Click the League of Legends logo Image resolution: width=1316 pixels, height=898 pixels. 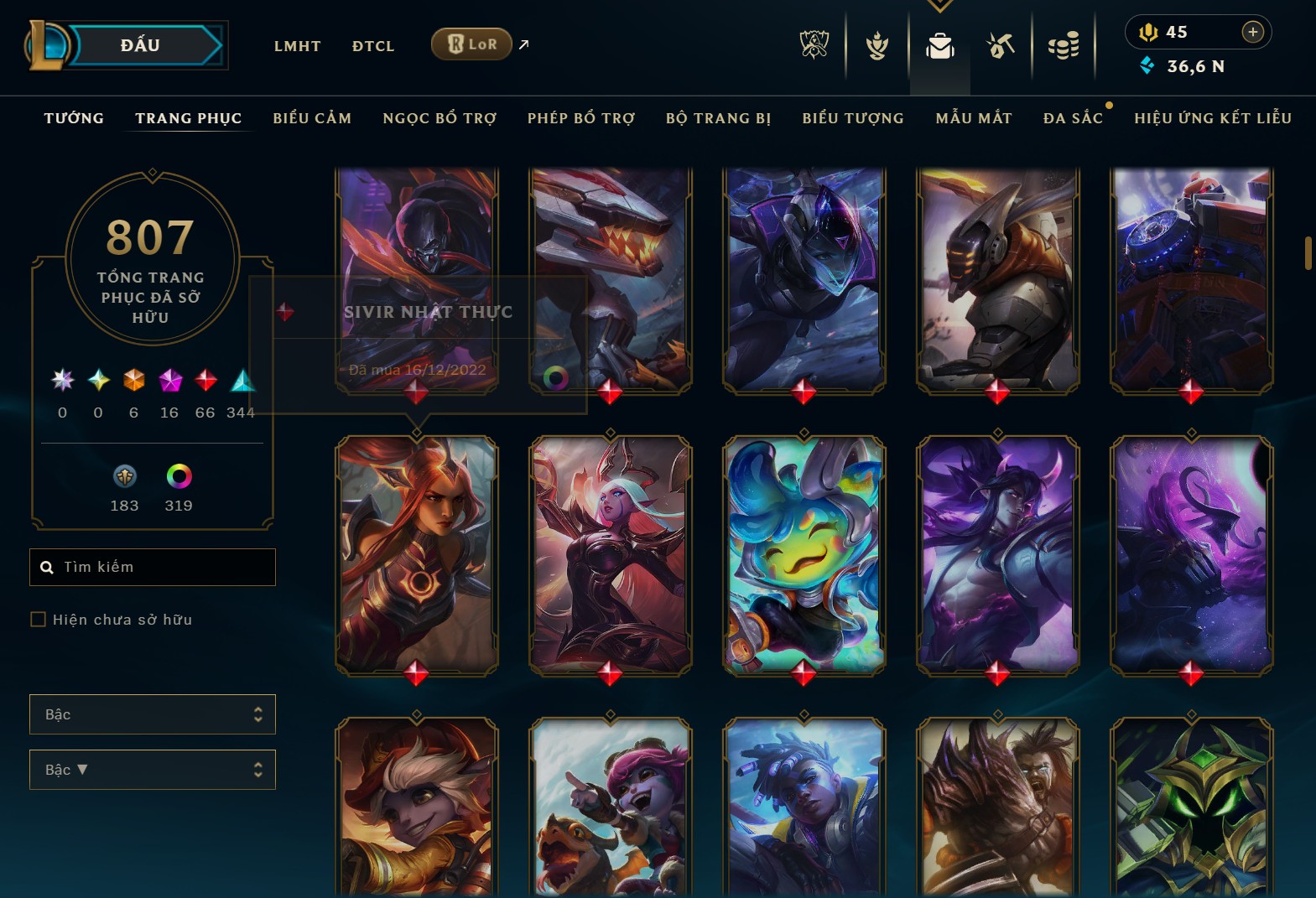coord(48,44)
